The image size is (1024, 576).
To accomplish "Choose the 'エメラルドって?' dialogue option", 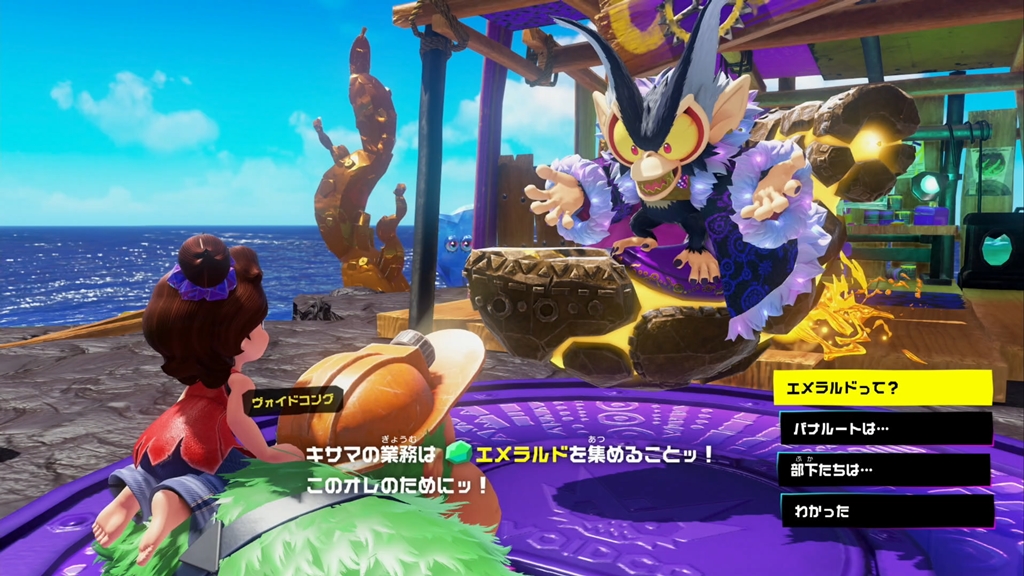I will tap(882, 388).
